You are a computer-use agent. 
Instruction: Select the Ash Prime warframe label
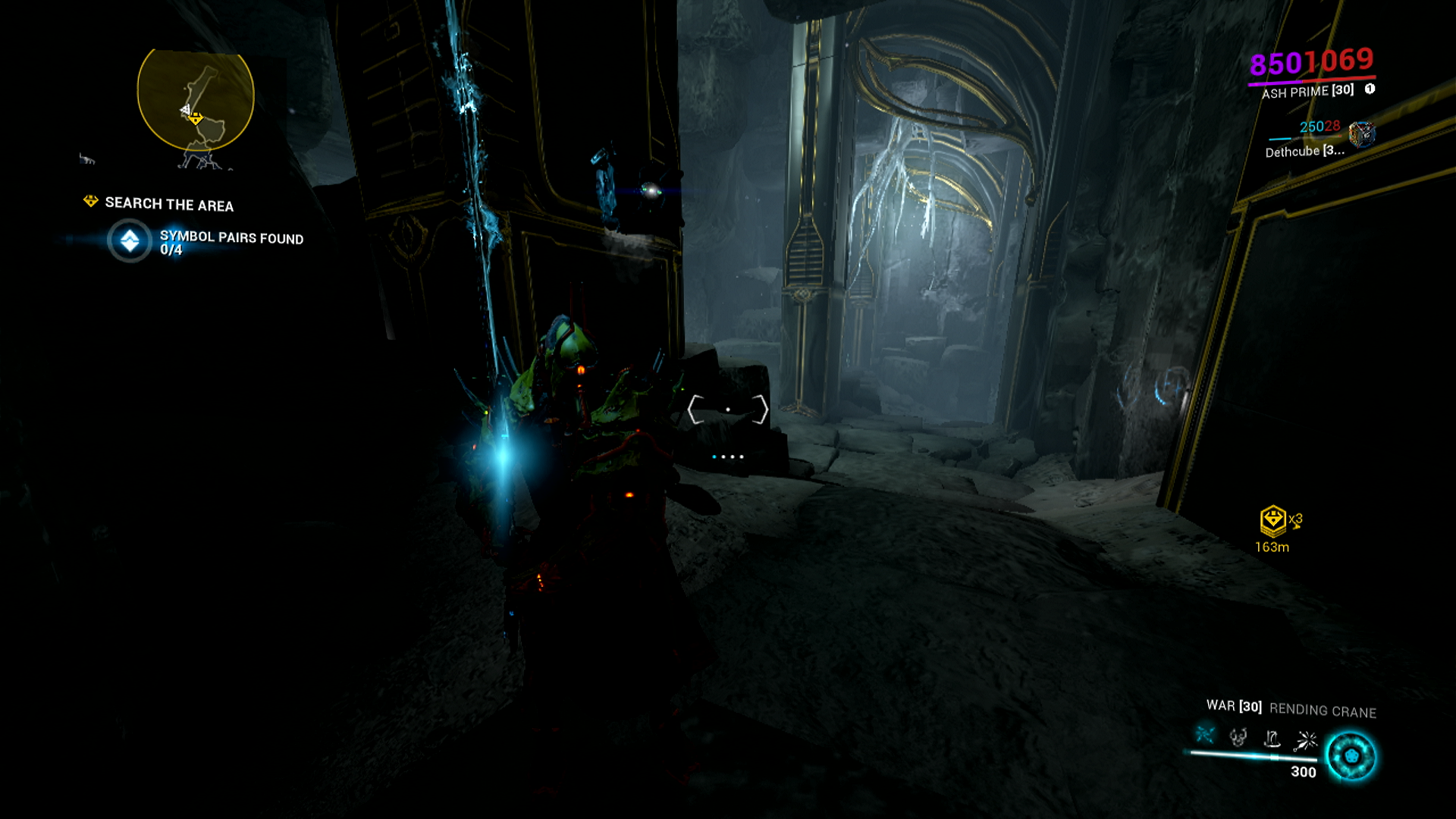[1307, 92]
